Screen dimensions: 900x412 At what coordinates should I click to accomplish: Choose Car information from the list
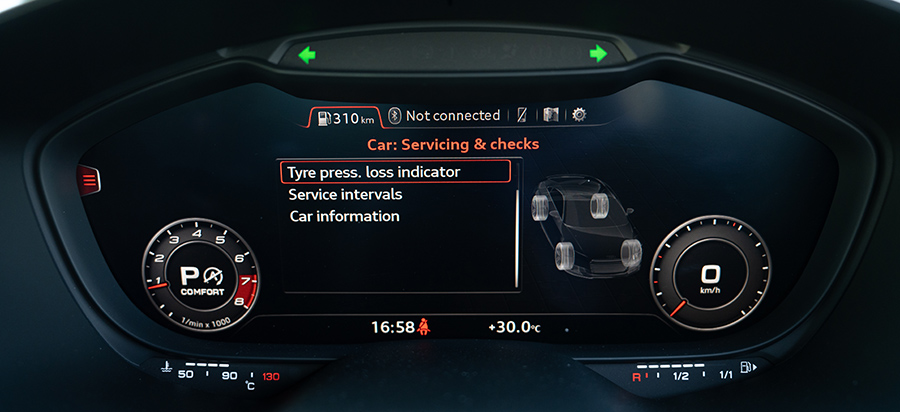coord(344,216)
